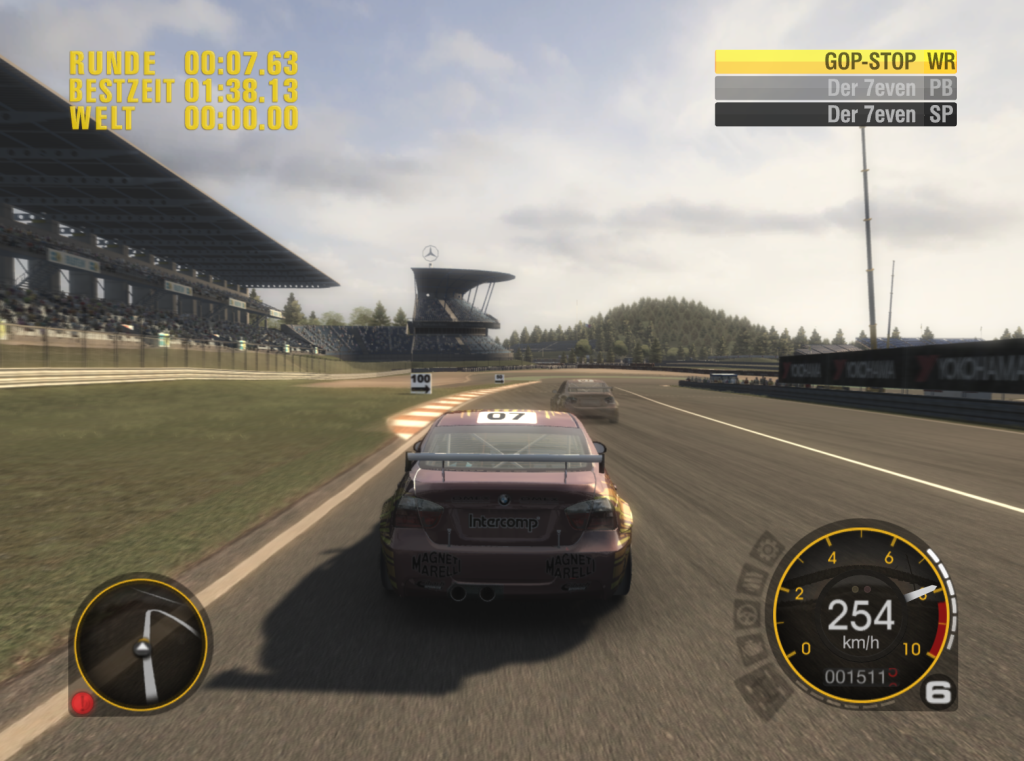Click the gear-cog damage icon
Viewport: 1024px width, 761px height.
pyautogui.click(x=767, y=549)
